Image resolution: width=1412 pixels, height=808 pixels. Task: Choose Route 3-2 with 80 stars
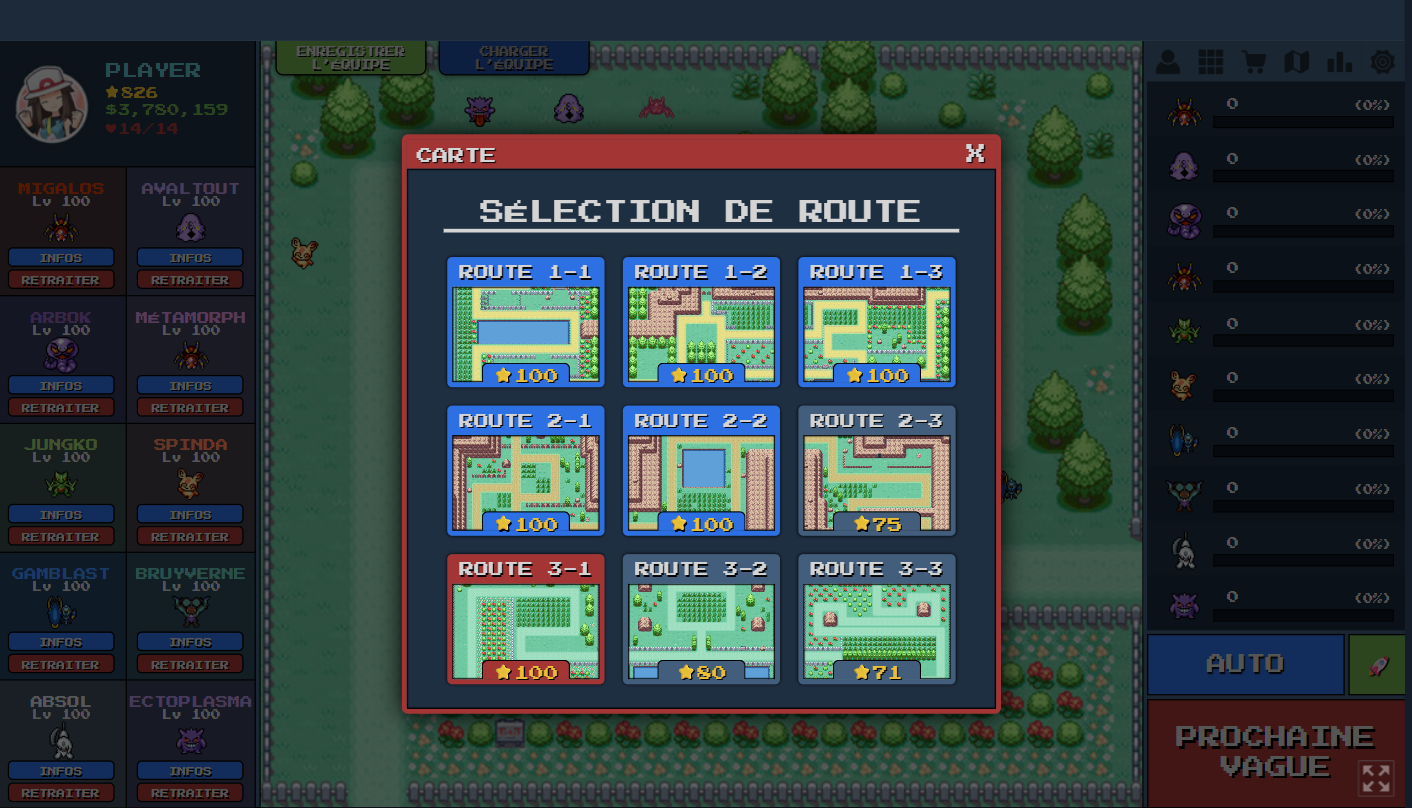pyautogui.click(x=701, y=620)
